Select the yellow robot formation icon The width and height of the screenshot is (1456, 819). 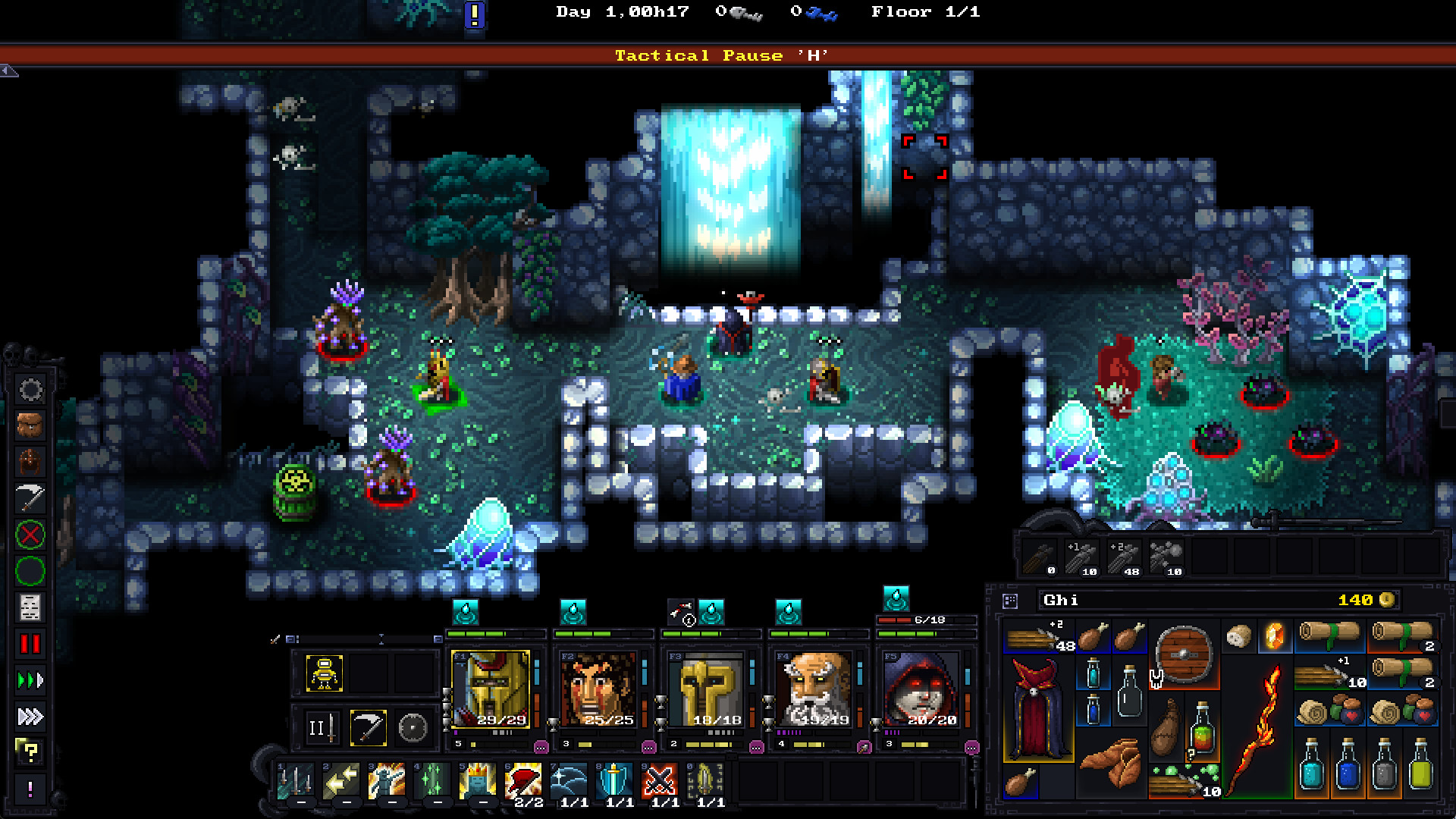tap(325, 673)
